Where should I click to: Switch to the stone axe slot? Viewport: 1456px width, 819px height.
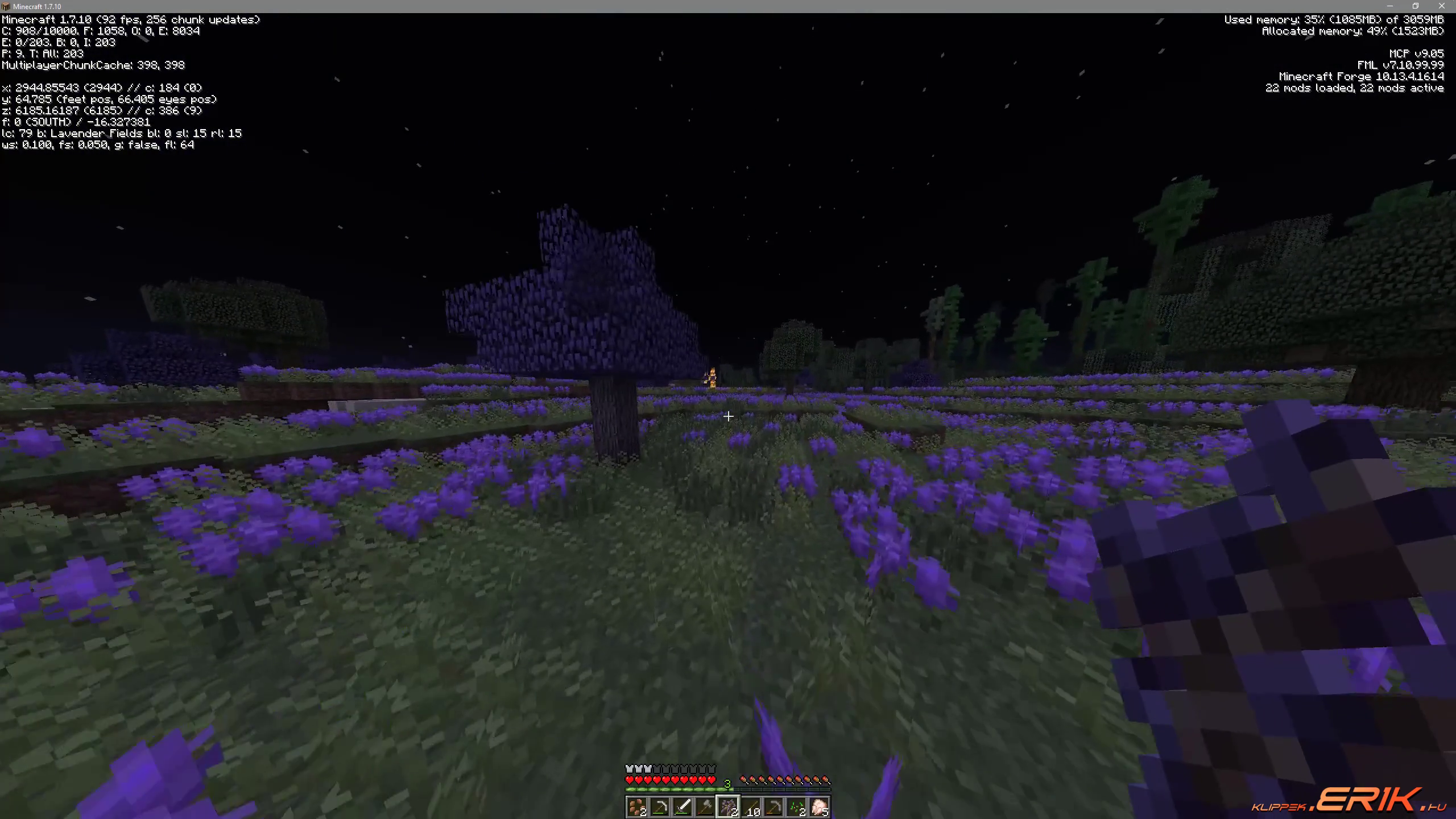705,806
